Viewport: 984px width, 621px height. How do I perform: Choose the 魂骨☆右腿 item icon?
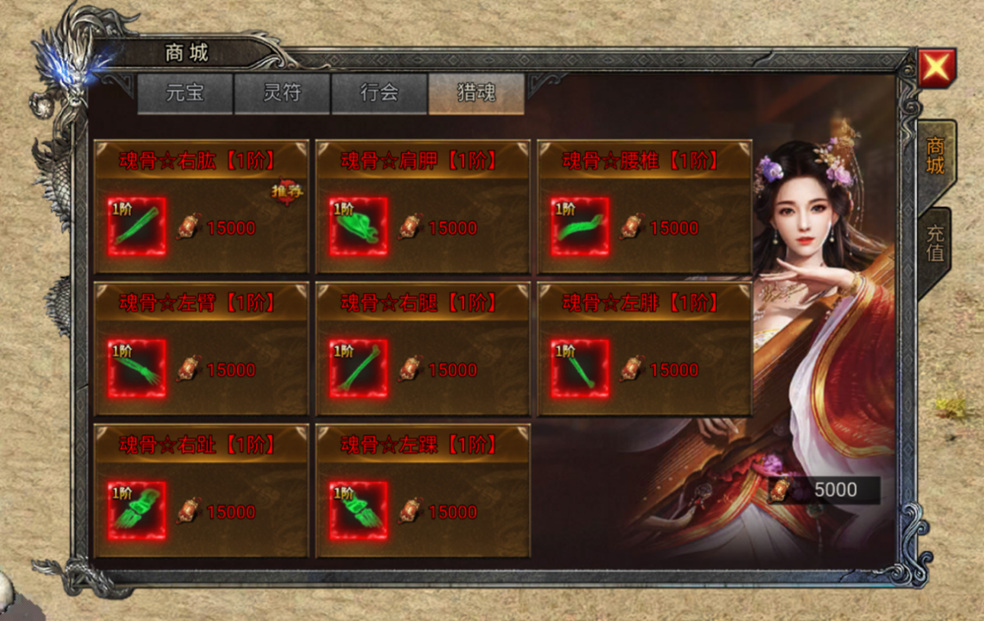[x=359, y=369]
